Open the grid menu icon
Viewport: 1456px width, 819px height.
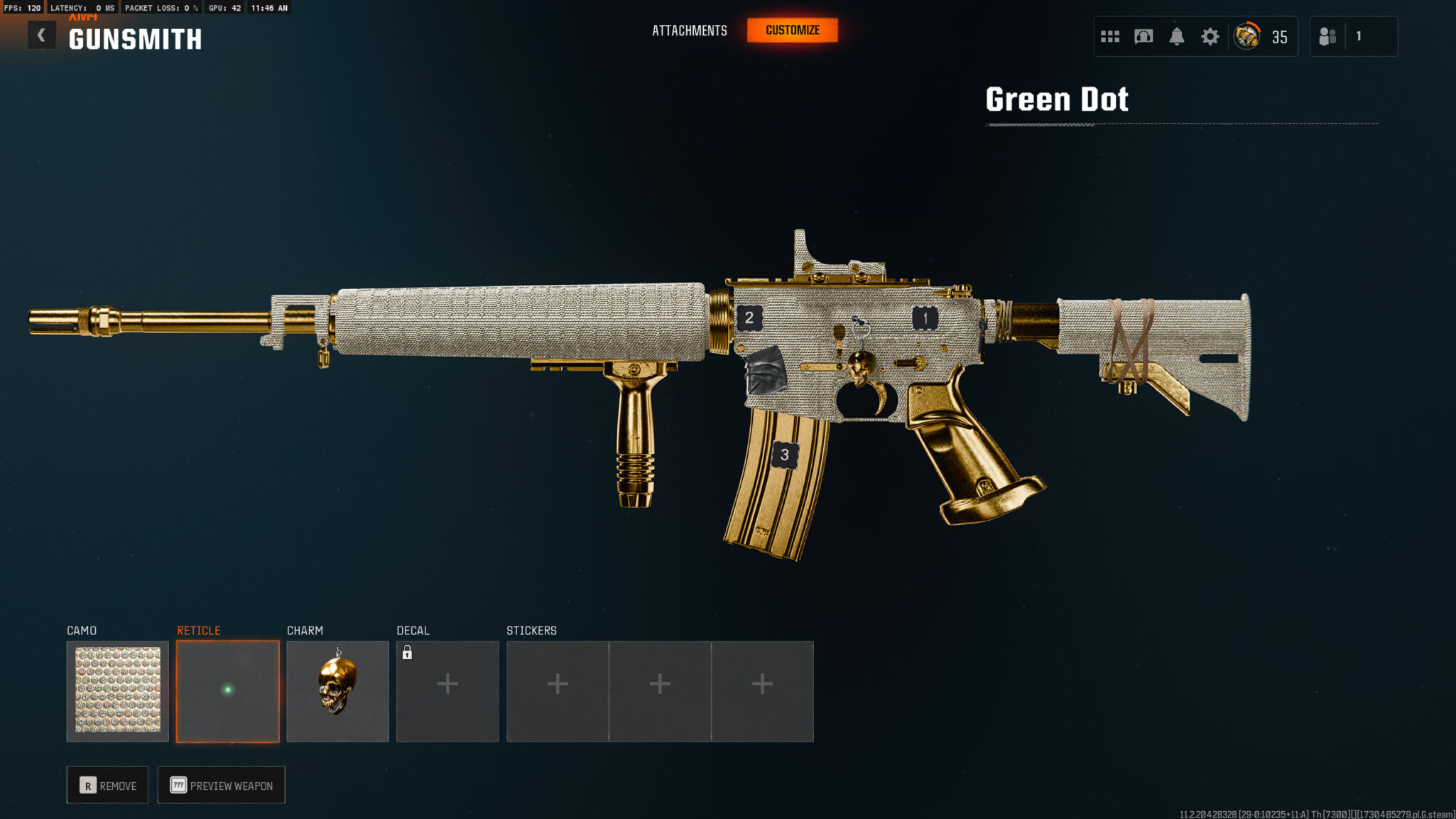[1109, 36]
